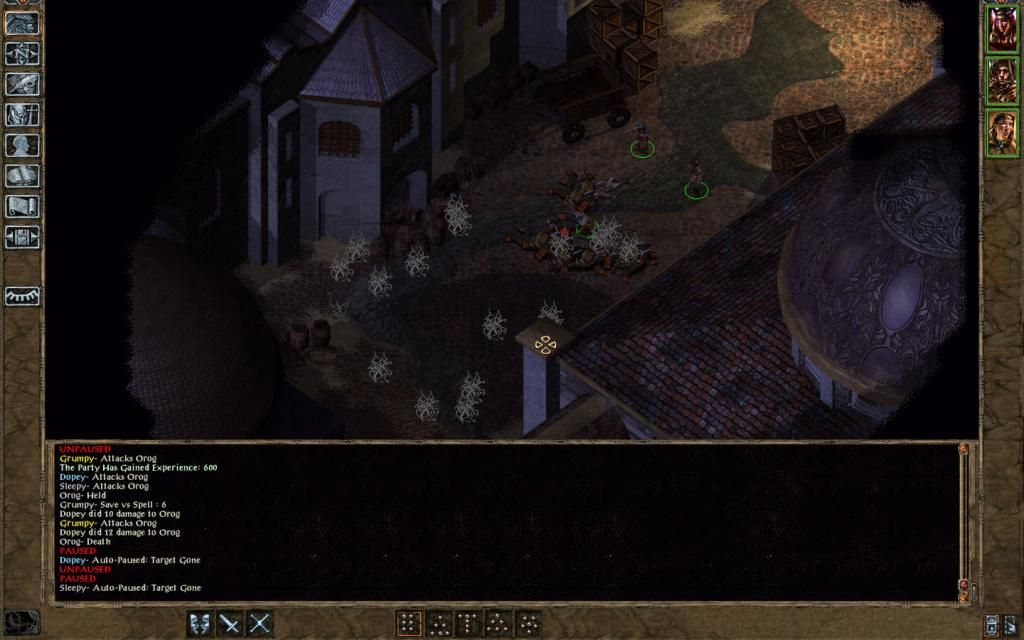Open the game options menu

(22, 237)
